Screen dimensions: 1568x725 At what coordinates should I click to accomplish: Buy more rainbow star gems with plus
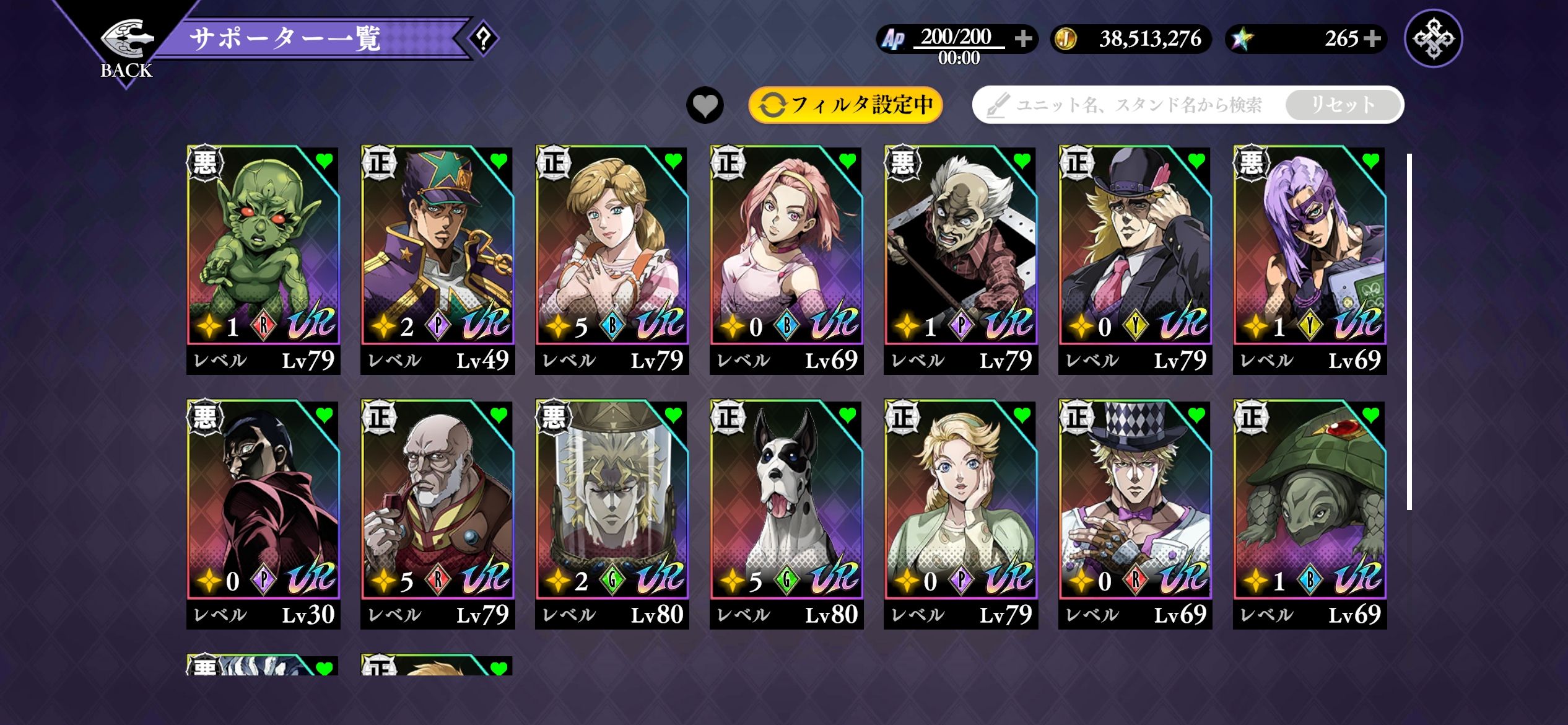[1372, 39]
